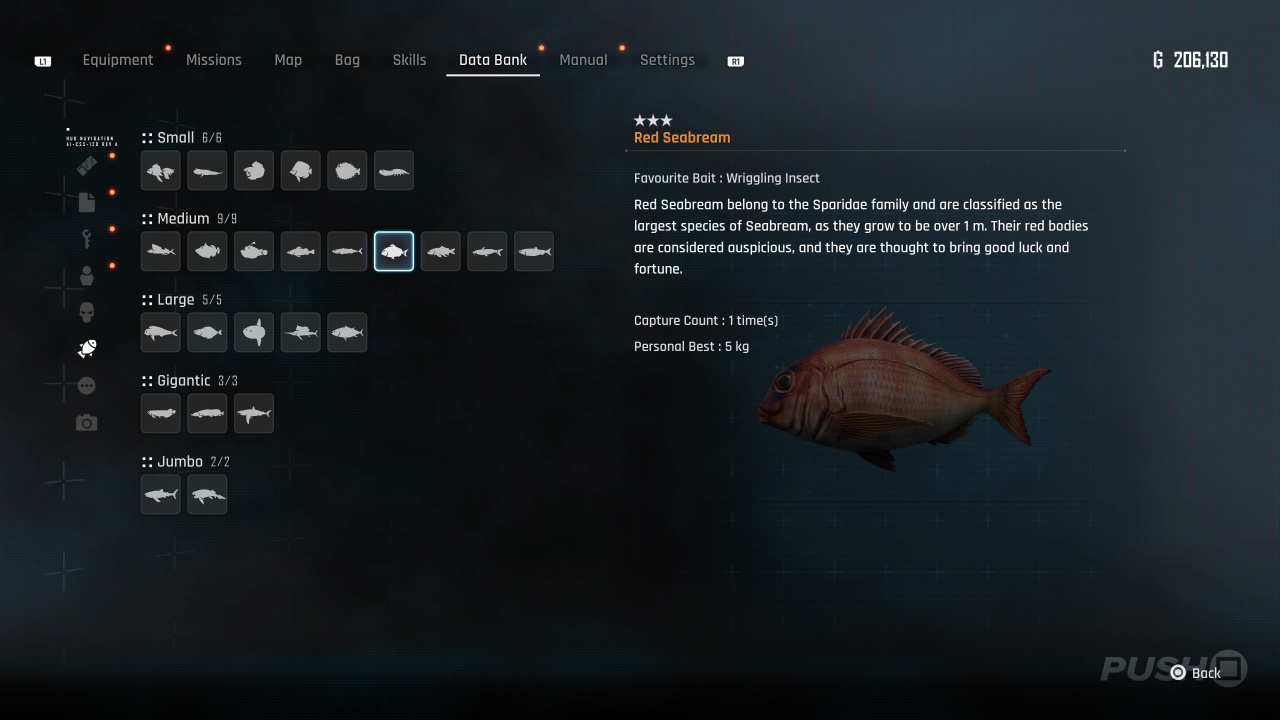Switch to the Skills tab
Image resolution: width=1280 pixels, height=720 pixels.
click(409, 60)
